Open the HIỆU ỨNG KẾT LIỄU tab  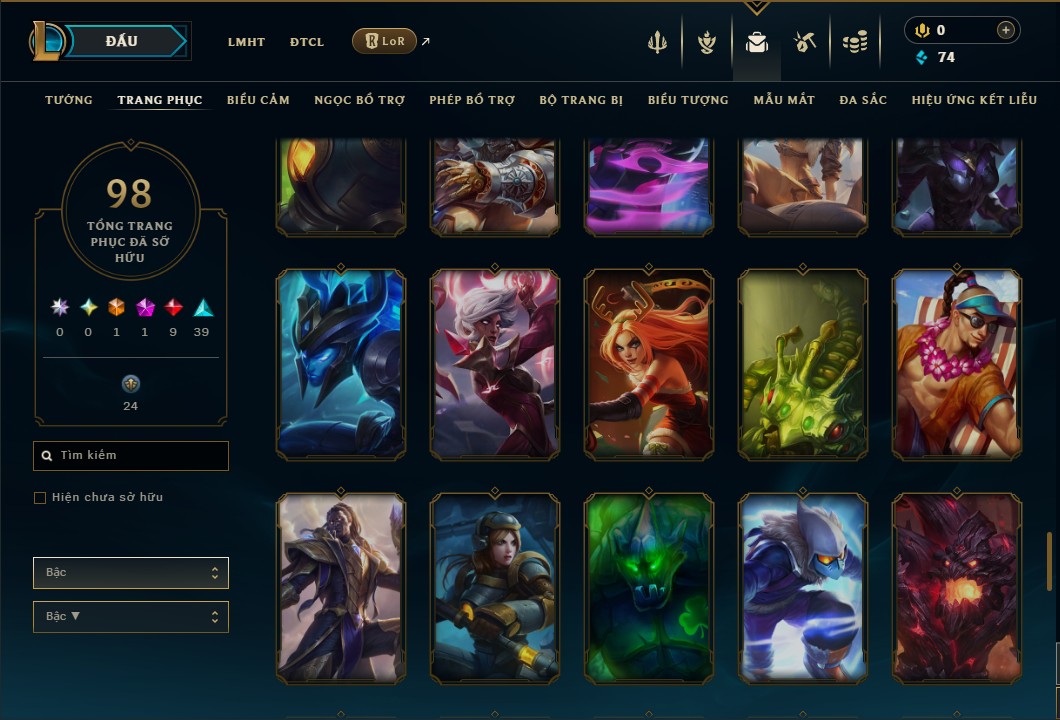click(975, 100)
